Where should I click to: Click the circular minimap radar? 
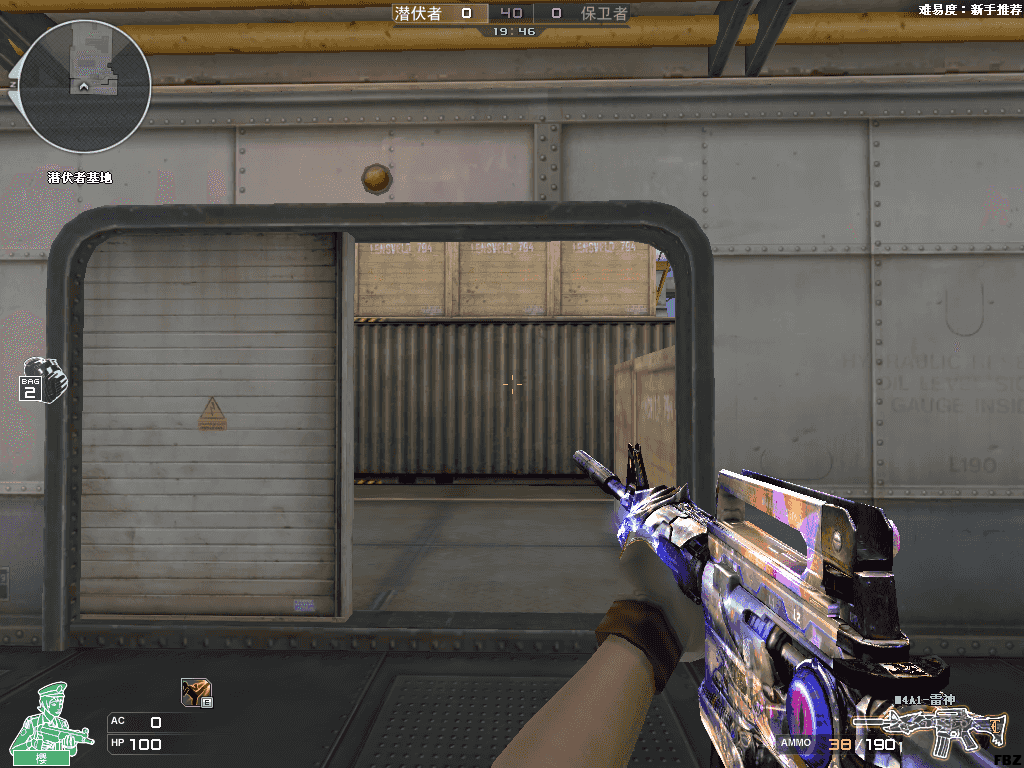click(x=84, y=87)
